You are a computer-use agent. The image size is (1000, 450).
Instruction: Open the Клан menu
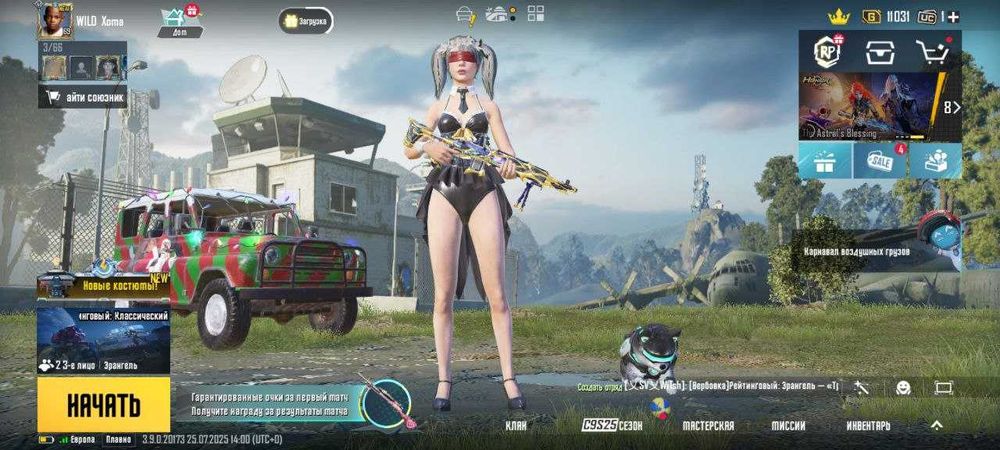point(516,425)
